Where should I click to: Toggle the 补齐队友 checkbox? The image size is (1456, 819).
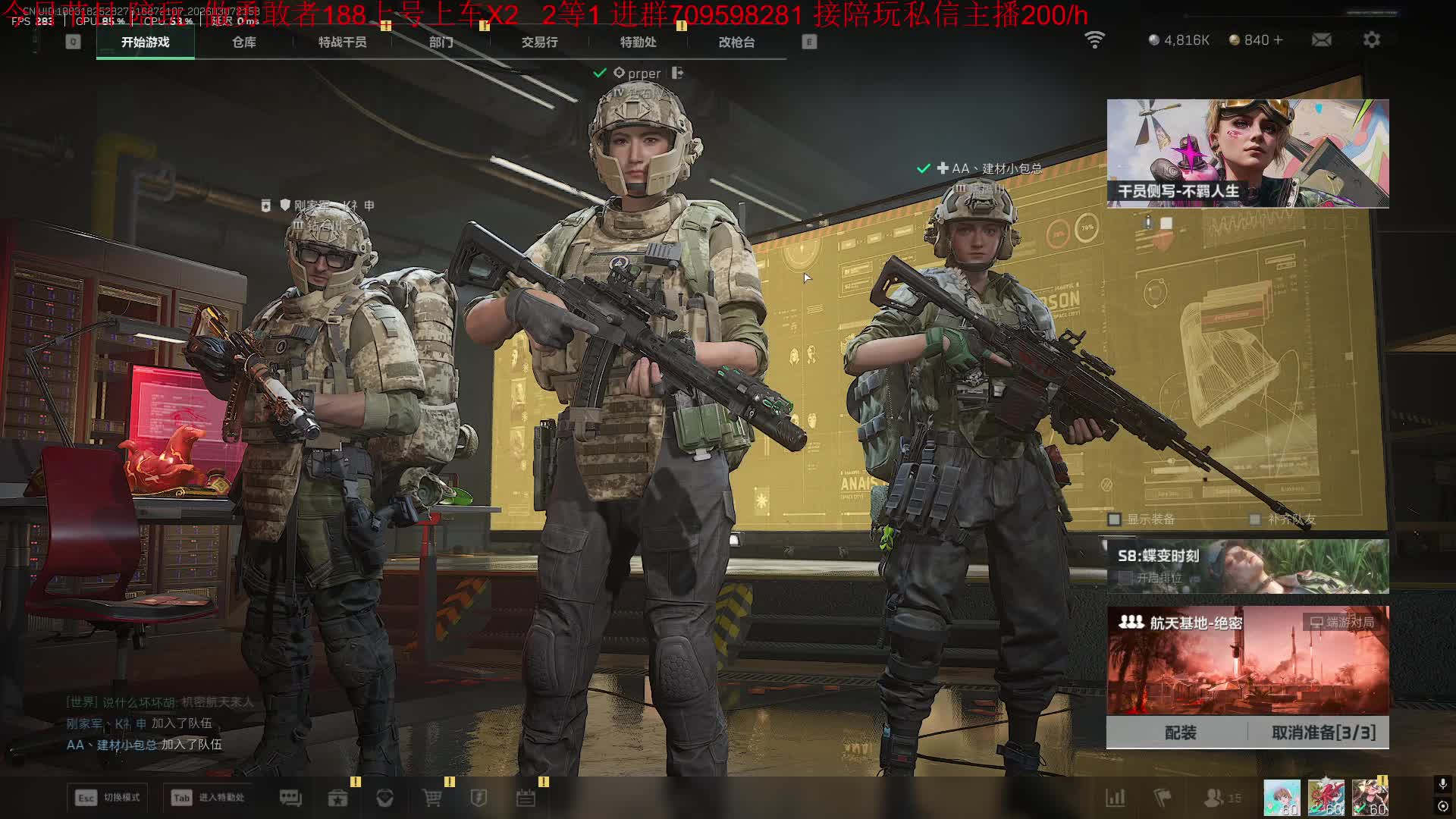coord(1255,519)
